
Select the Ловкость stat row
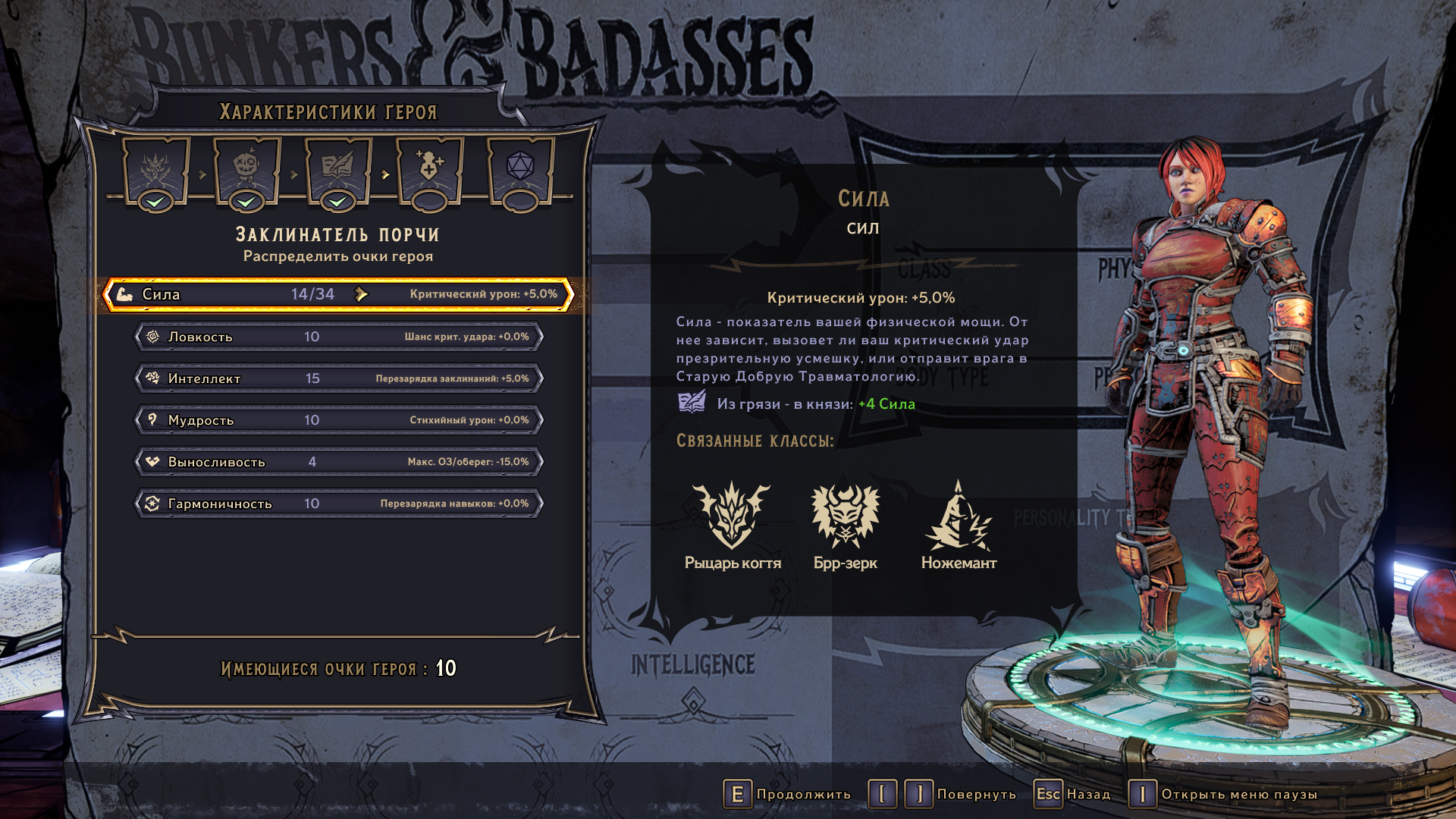(338, 337)
